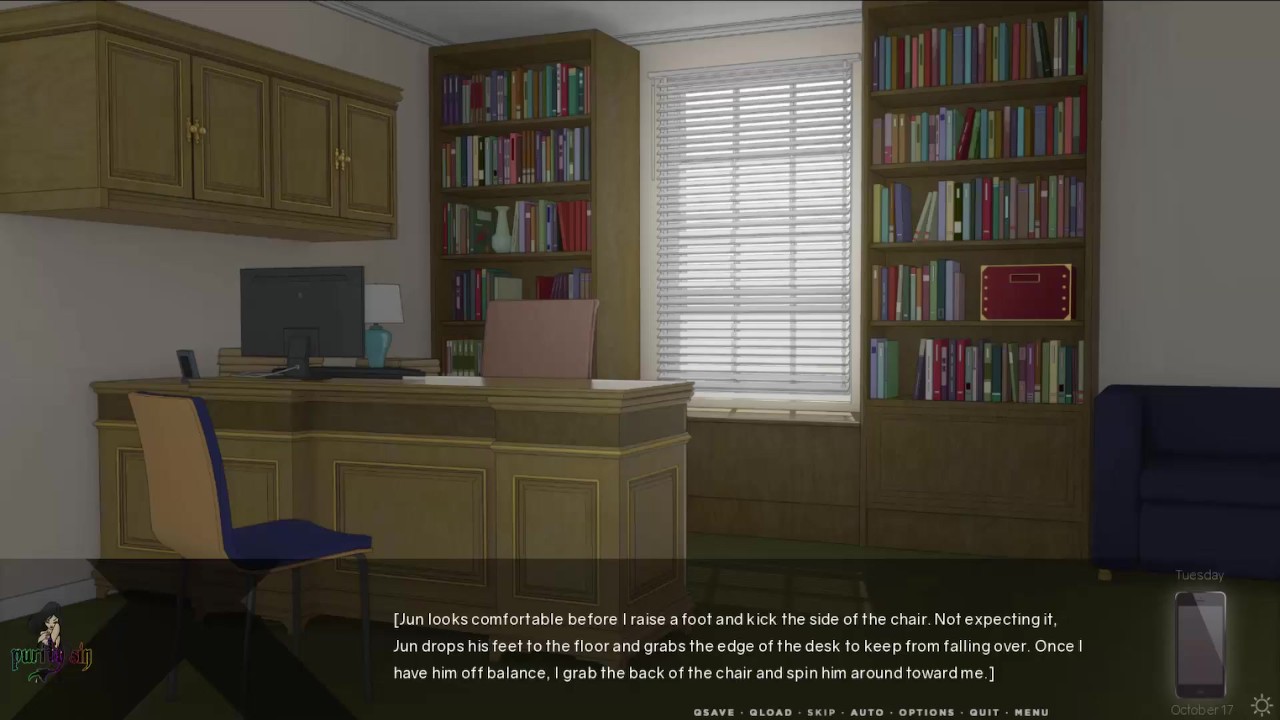Click the sun icon in the corner
The height and width of the screenshot is (720, 1280).
pyautogui.click(x=1262, y=704)
